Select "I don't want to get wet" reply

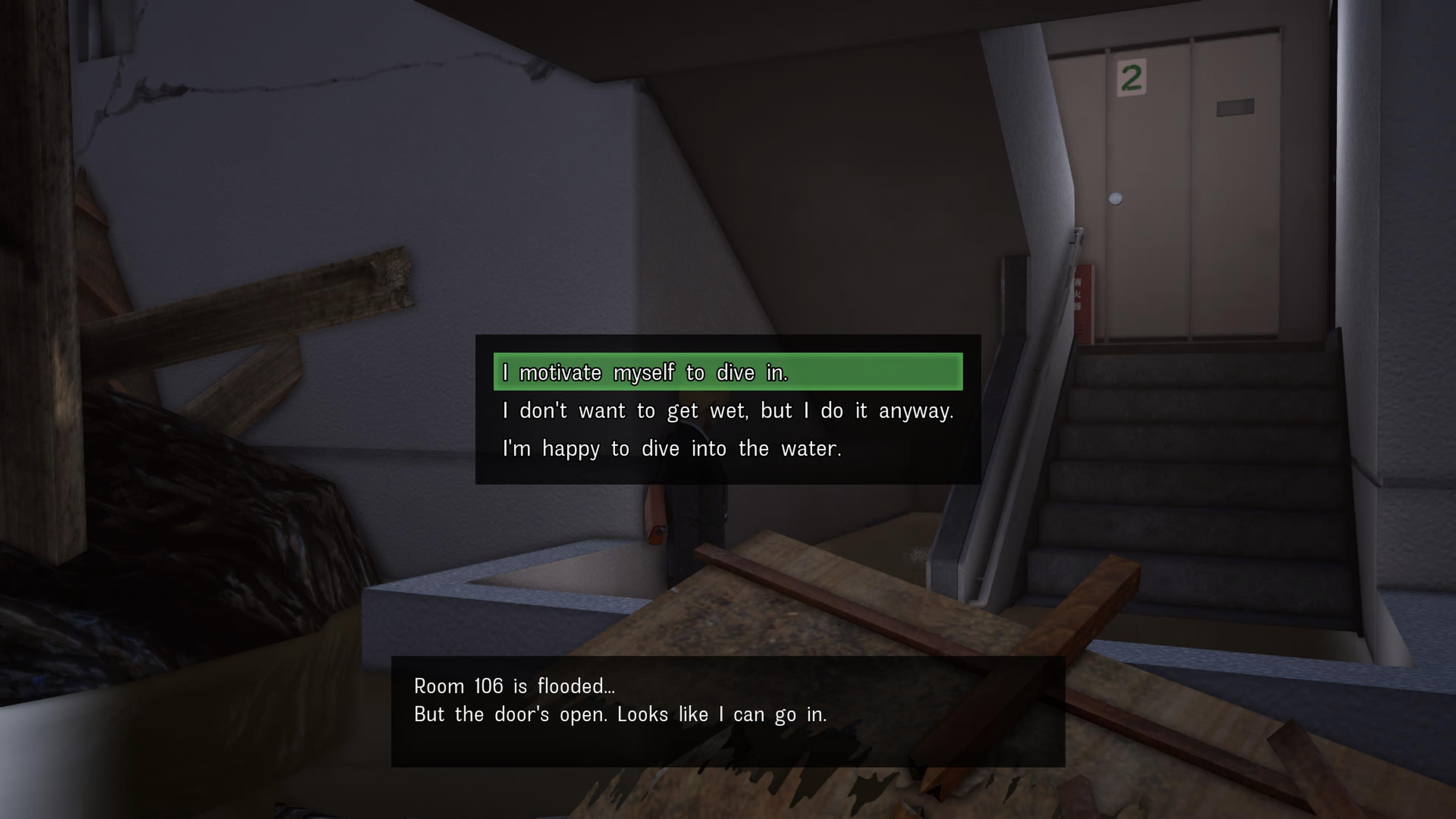tap(728, 410)
